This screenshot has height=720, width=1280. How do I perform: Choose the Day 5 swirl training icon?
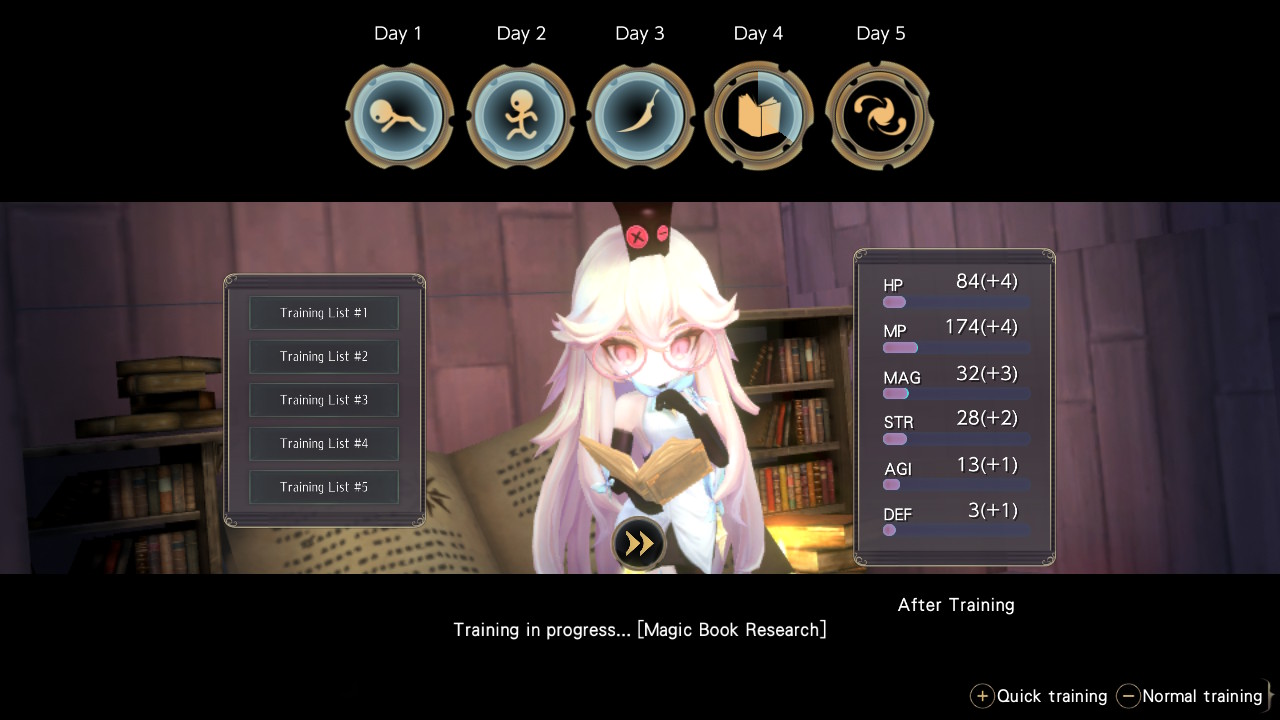pos(879,117)
